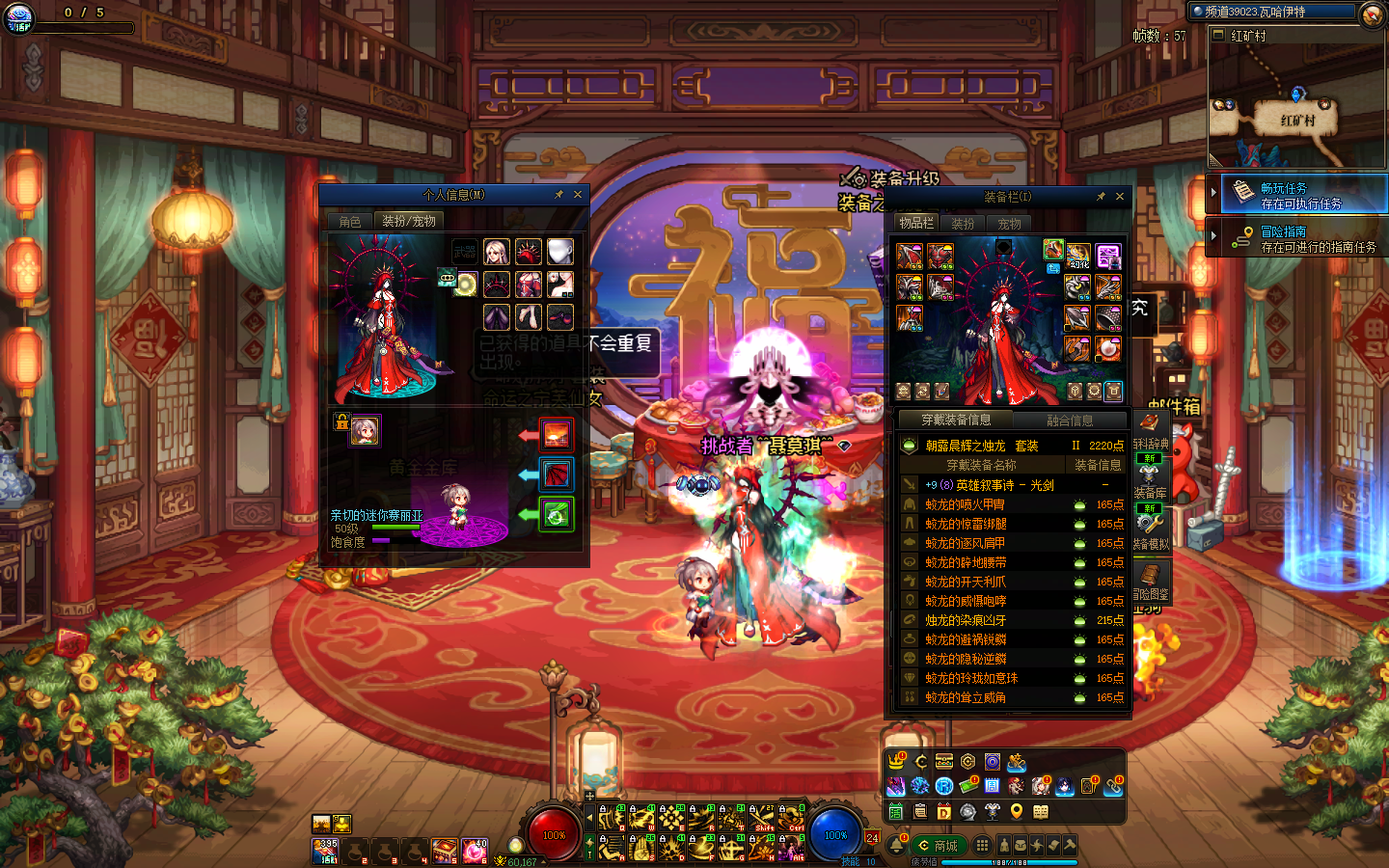
Task: Open the 装备库 equipment library icon
Action: pyautogui.click(x=1150, y=478)
